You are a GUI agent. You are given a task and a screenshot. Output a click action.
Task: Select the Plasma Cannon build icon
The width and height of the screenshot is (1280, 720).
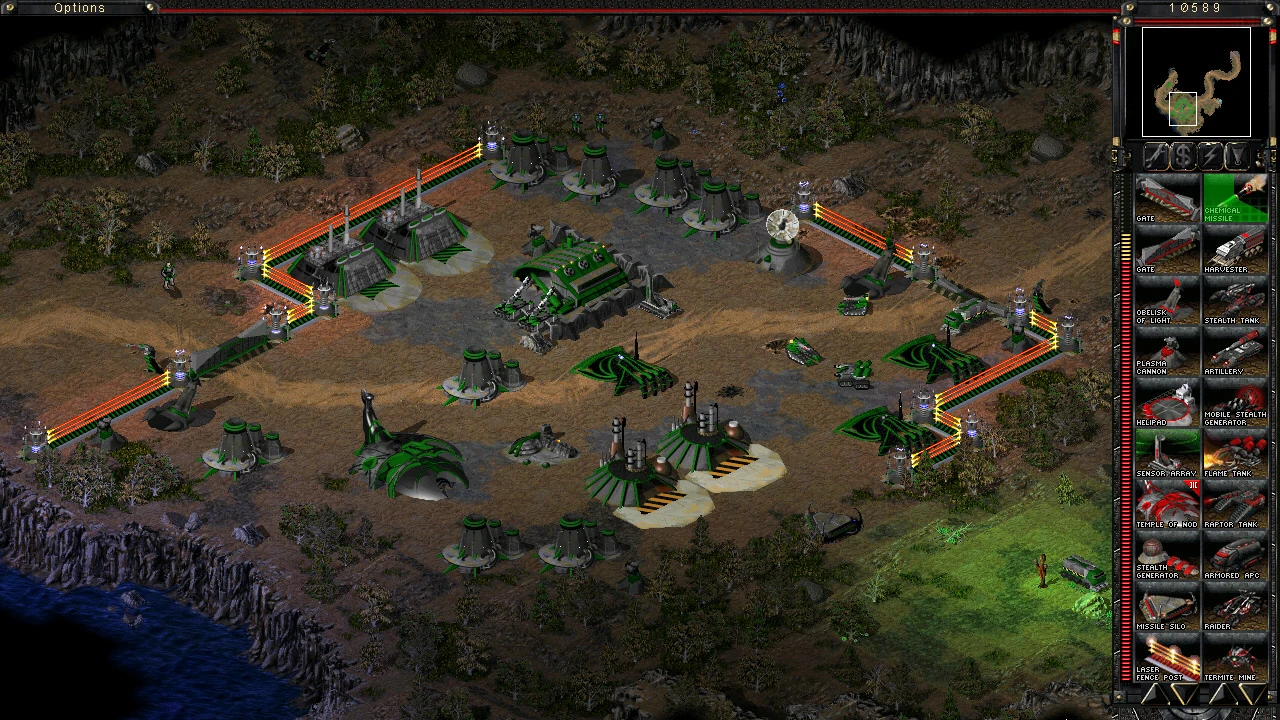[1167, 352]
